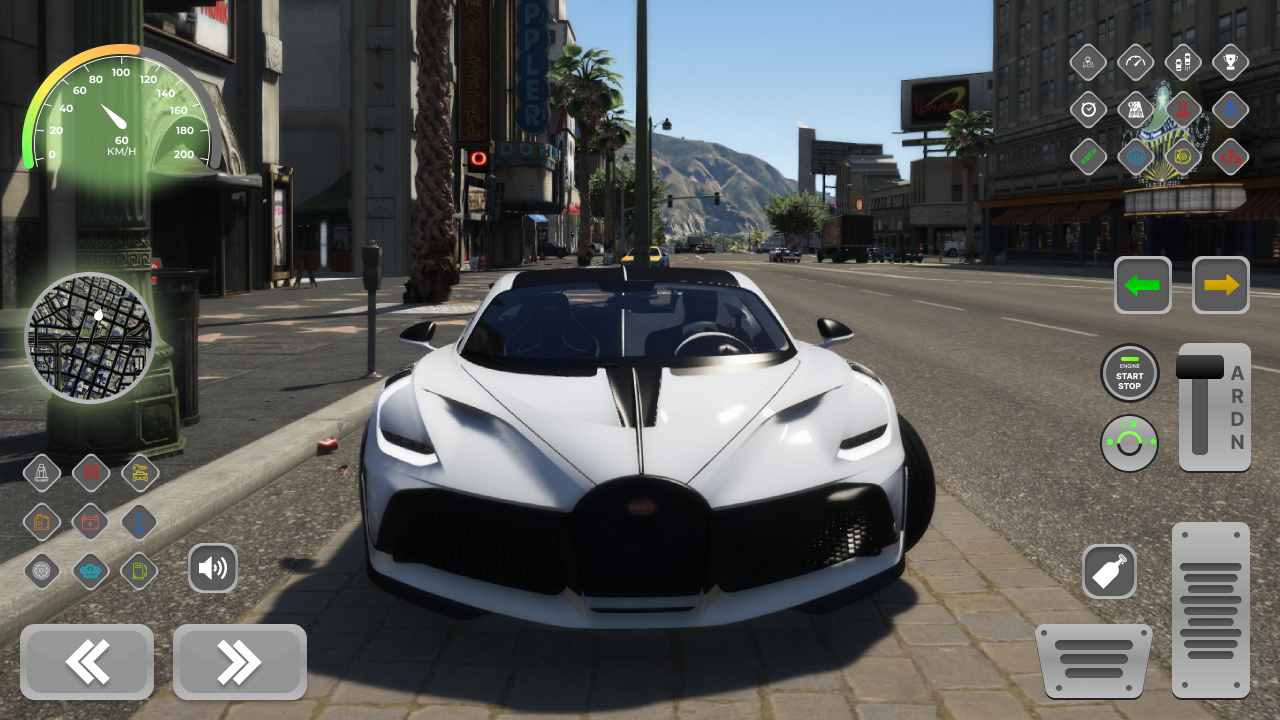Click the forward double-arrow navigation button
1280x720 pixels.
coord(239,662)
